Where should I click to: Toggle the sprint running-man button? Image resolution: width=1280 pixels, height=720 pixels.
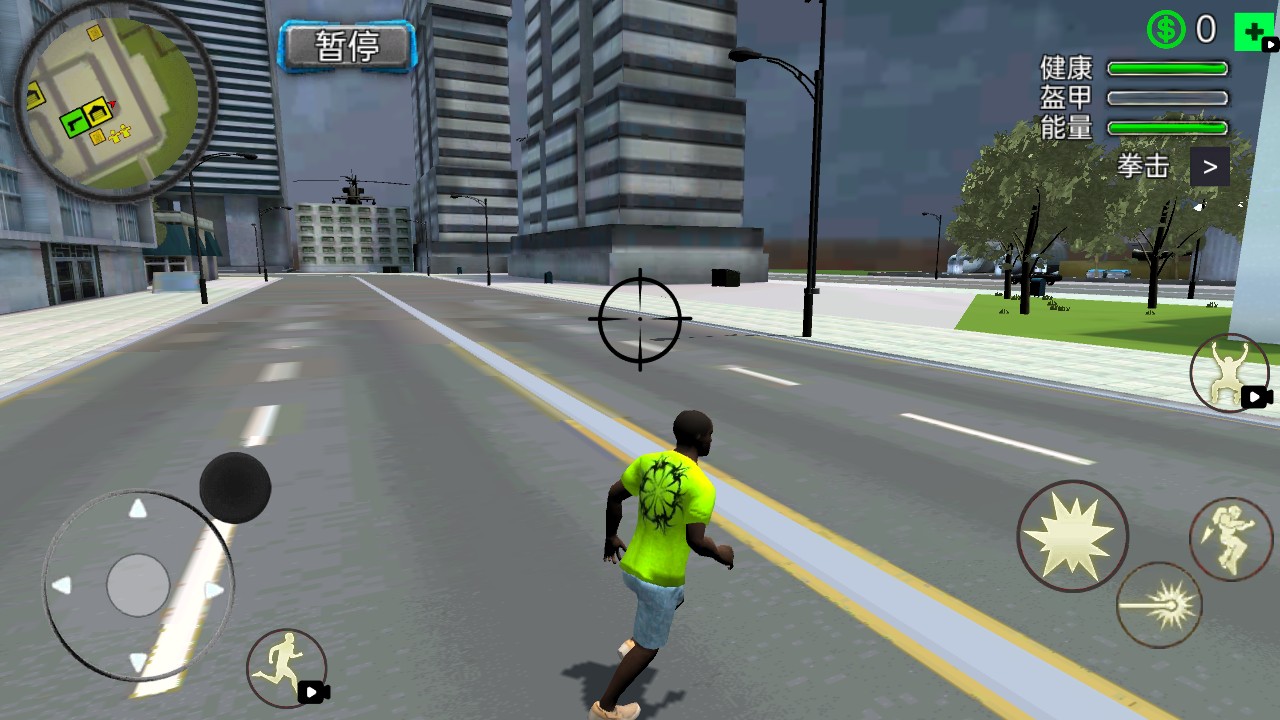click(285, 668)
